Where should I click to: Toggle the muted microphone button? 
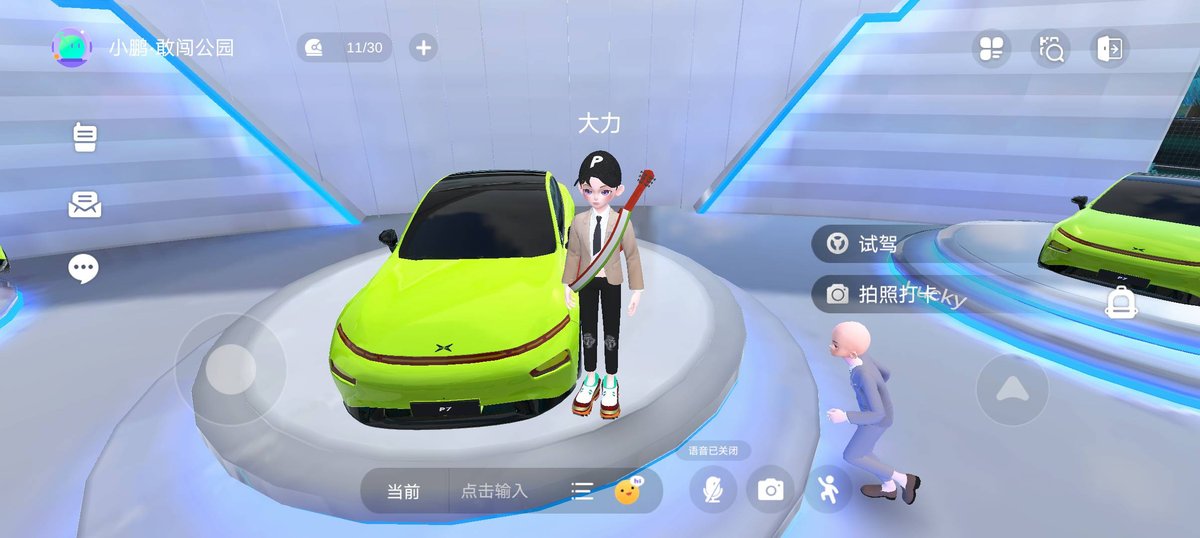coord(713,489)
